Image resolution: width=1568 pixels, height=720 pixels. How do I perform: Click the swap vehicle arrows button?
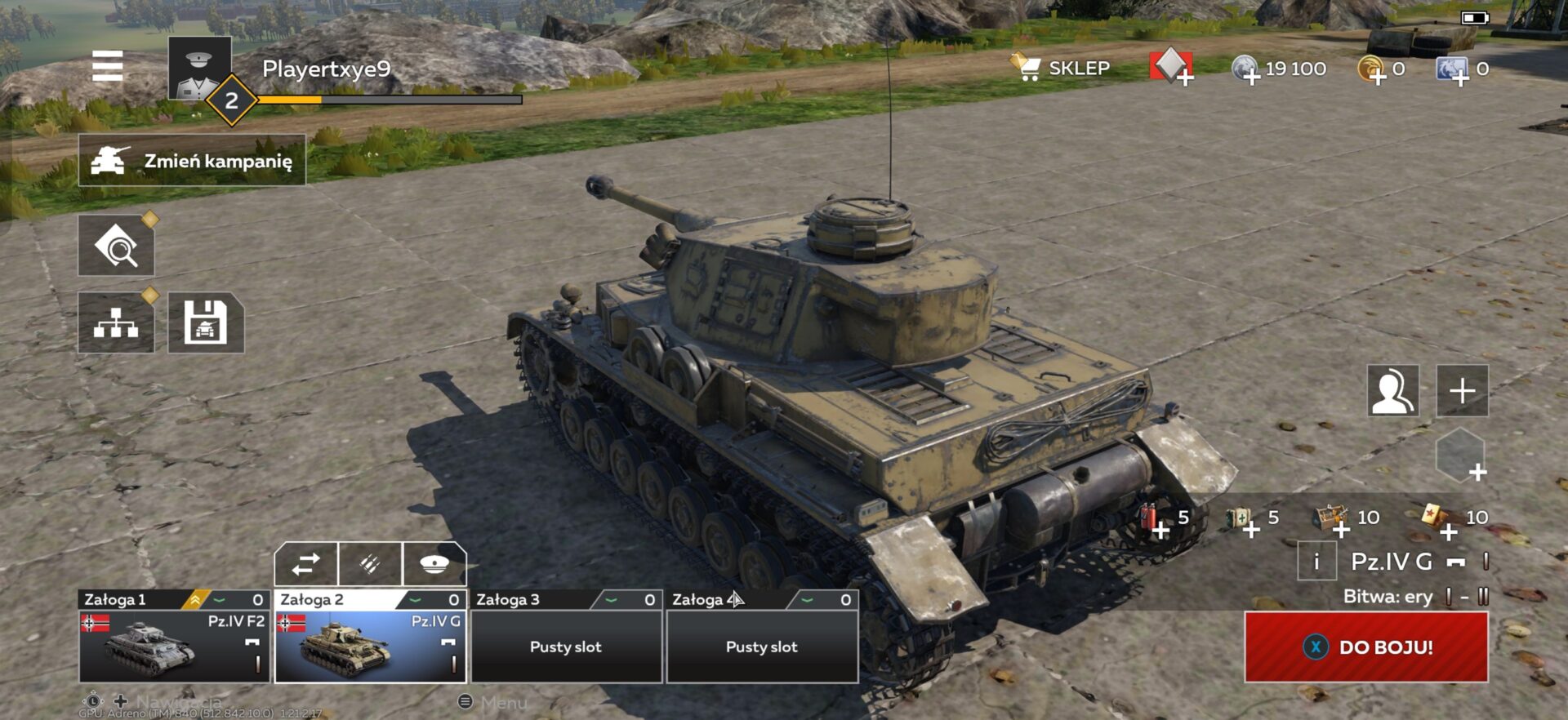pyautogui.click(x=306, y=564)
